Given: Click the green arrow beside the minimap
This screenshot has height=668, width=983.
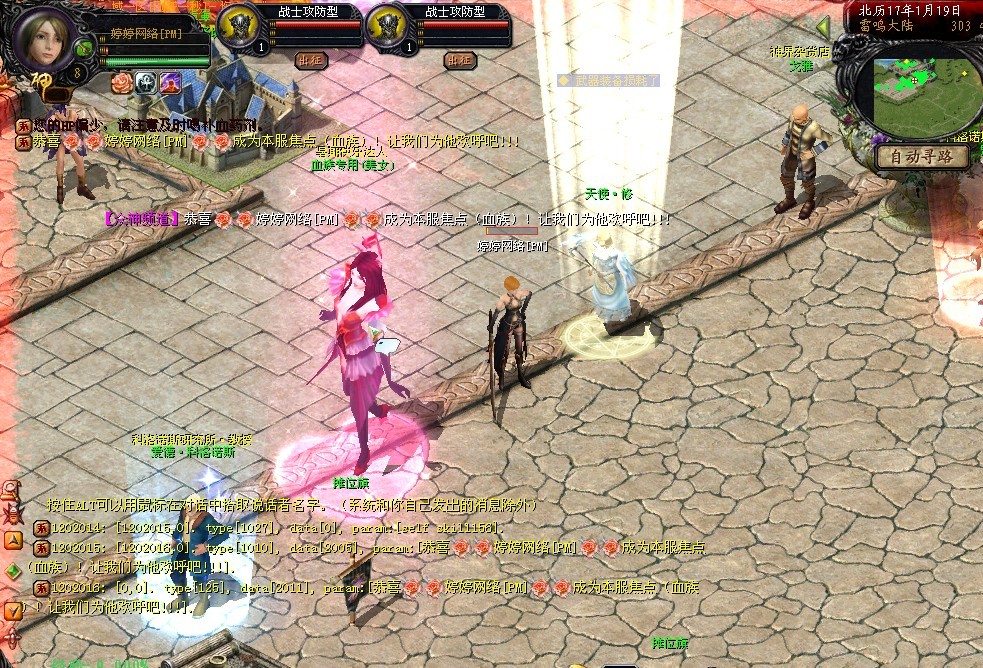Looking at the screenshot, I should tap(823, 27).
